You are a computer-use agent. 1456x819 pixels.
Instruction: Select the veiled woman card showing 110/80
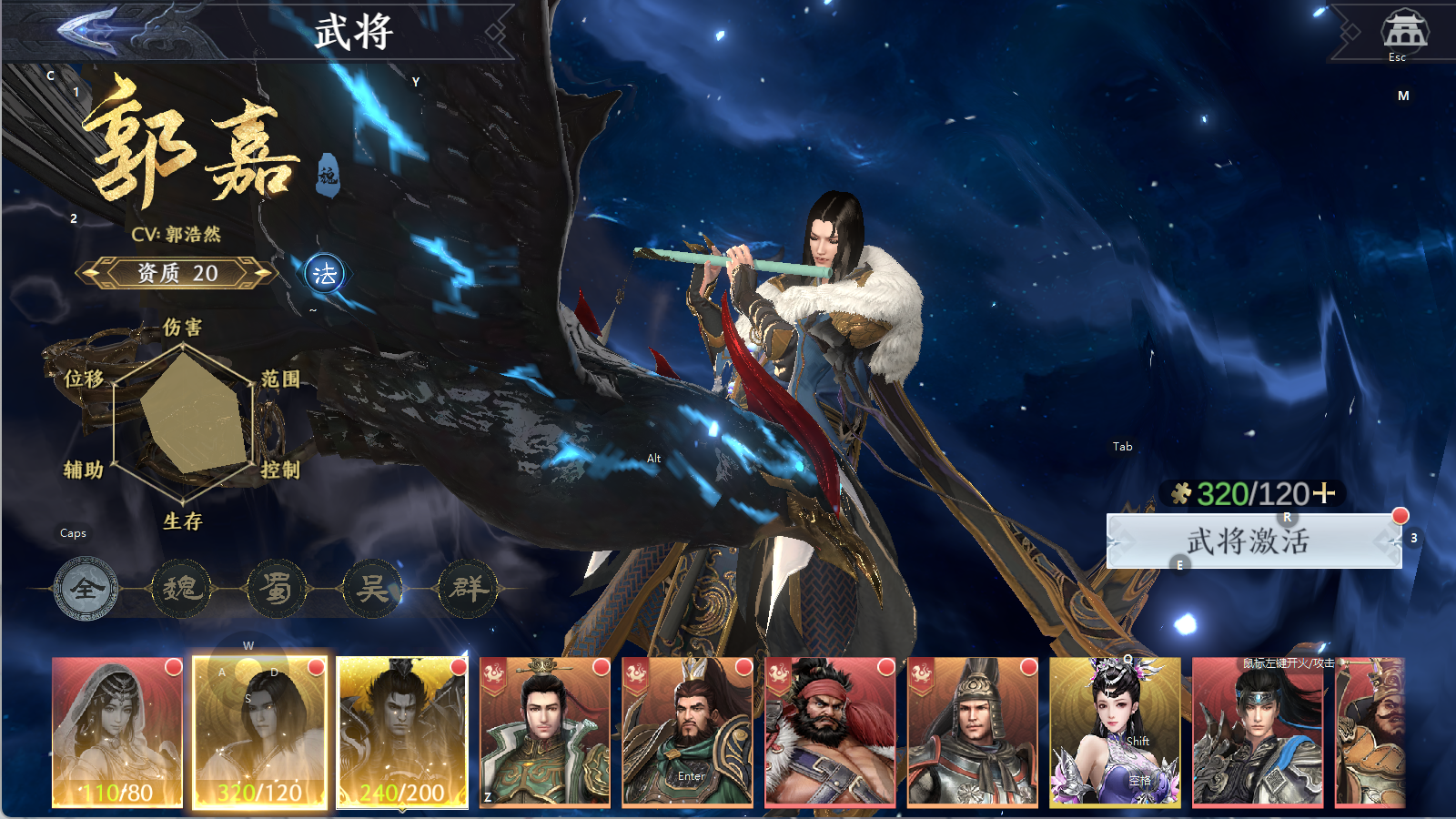pyautogui.click(x=117, y=732)
